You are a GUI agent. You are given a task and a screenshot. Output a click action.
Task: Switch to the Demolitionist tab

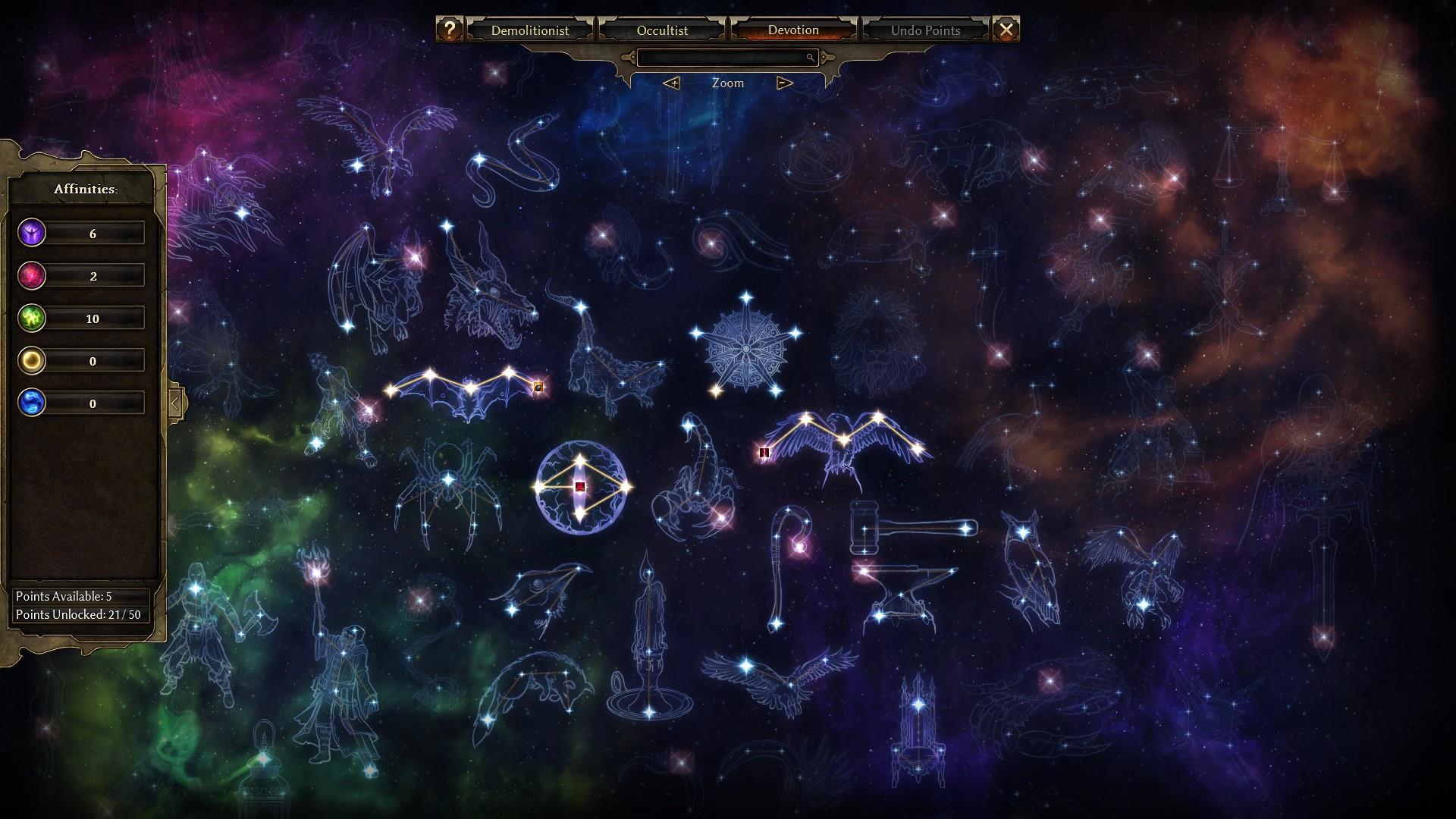(x=529, y=30)
